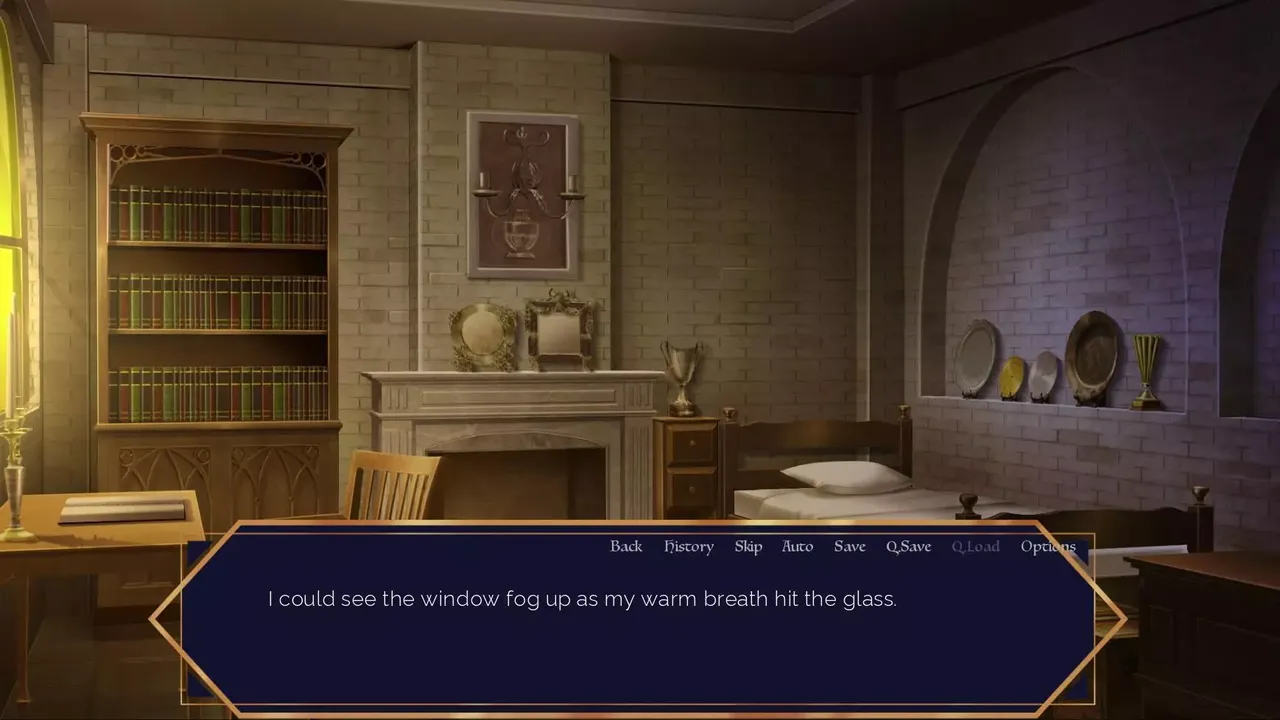The image size is (1280, 720).
Task: Select the book on the desk
Action: pos(120,510)
